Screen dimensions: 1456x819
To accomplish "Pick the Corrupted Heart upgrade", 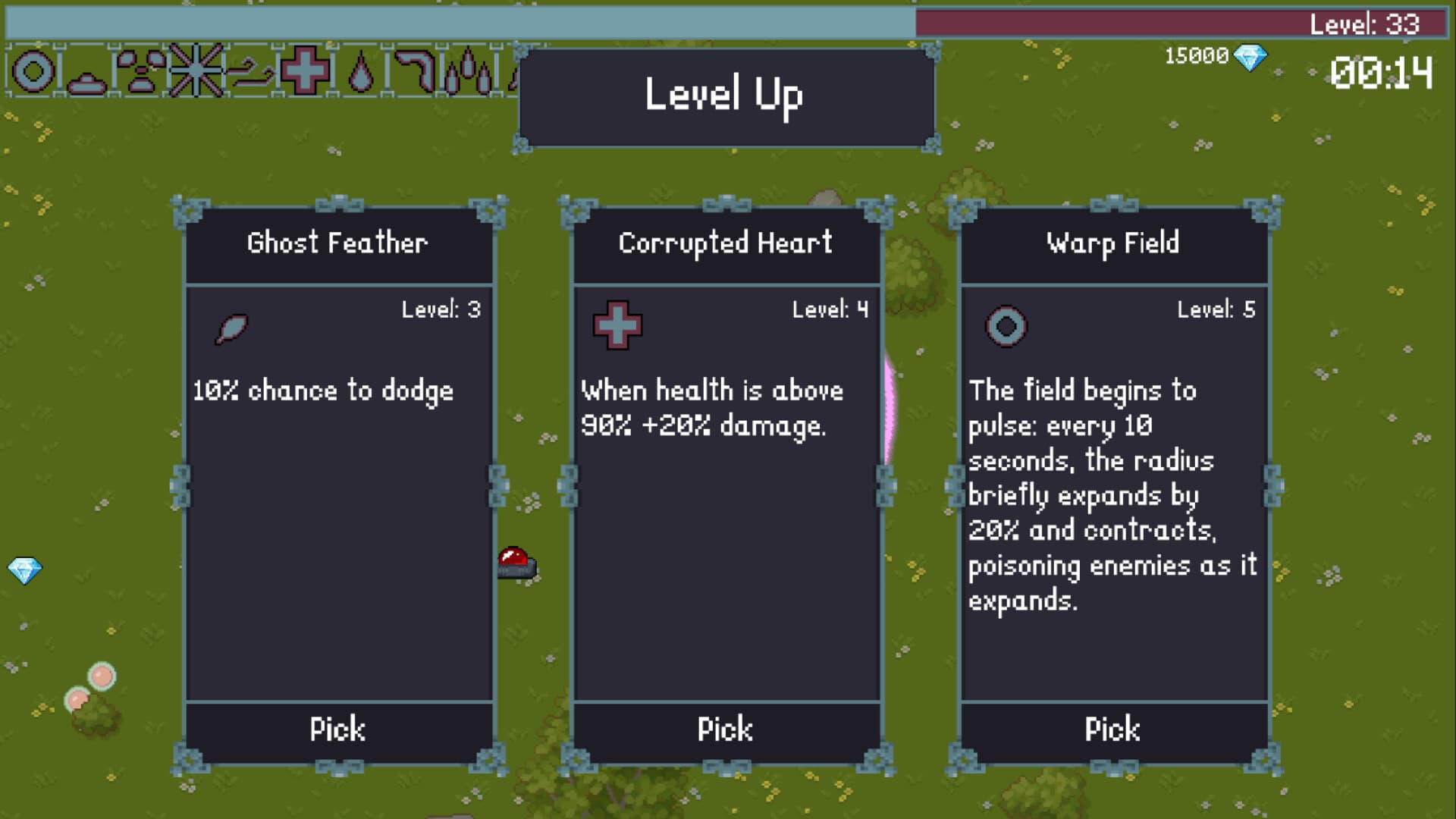I will coord(726,730).
